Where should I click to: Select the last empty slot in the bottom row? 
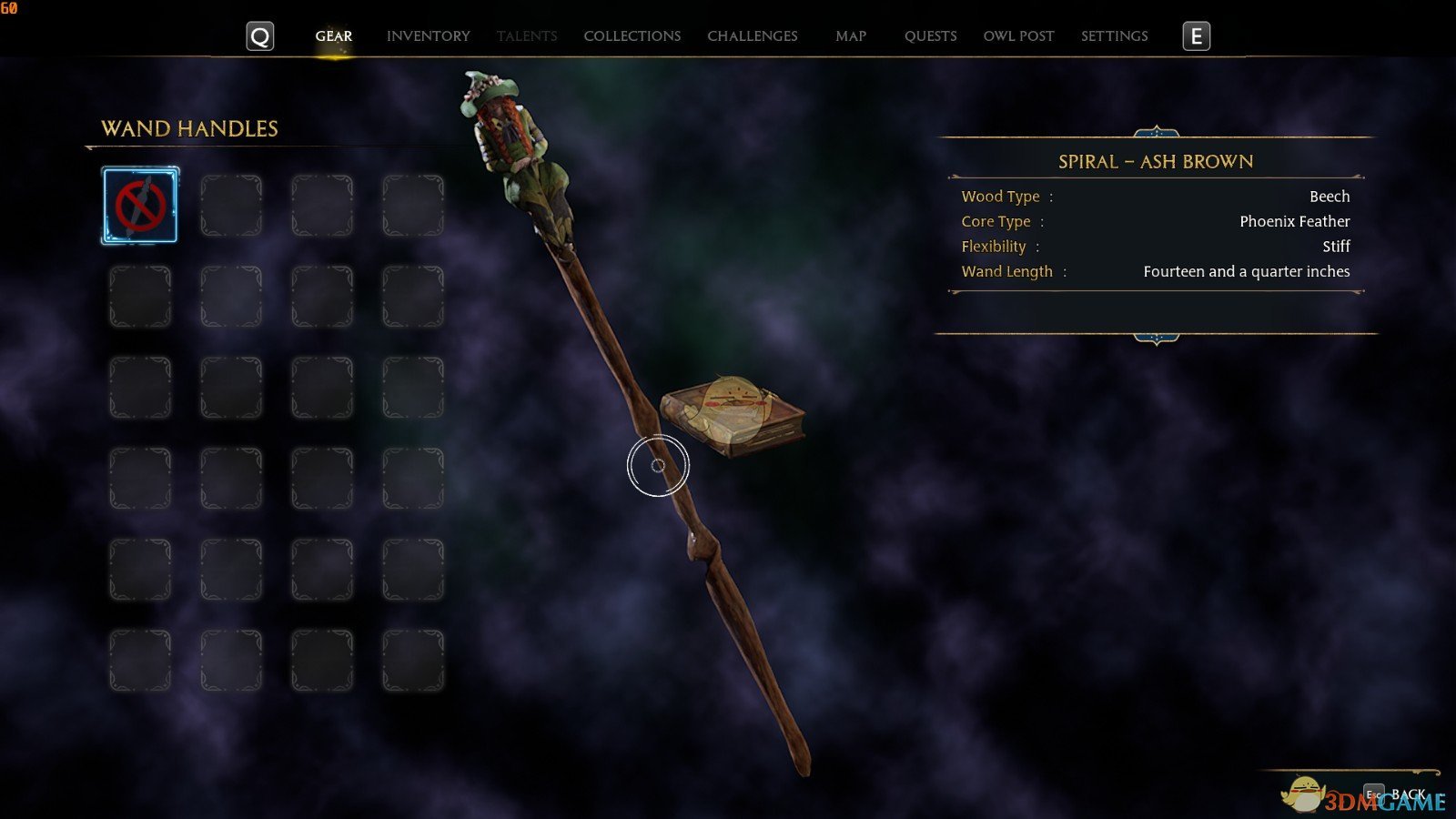click(411, 659)
